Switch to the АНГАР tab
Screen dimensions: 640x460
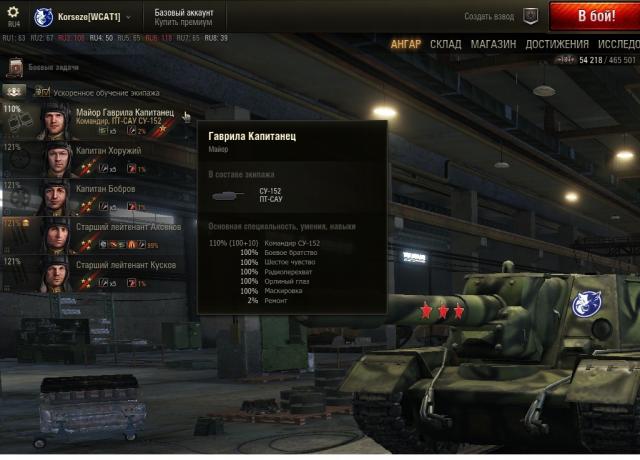(406, 45)
